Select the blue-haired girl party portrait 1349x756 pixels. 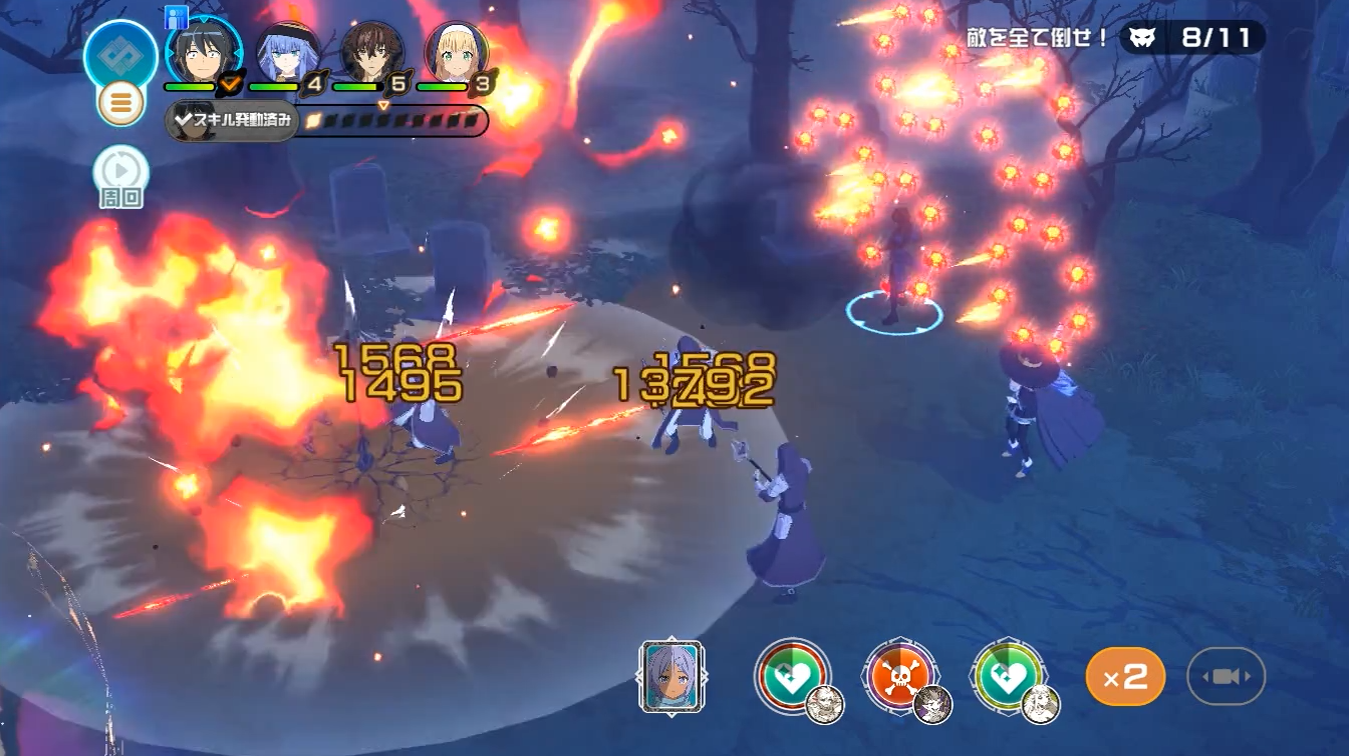(288, 52)
